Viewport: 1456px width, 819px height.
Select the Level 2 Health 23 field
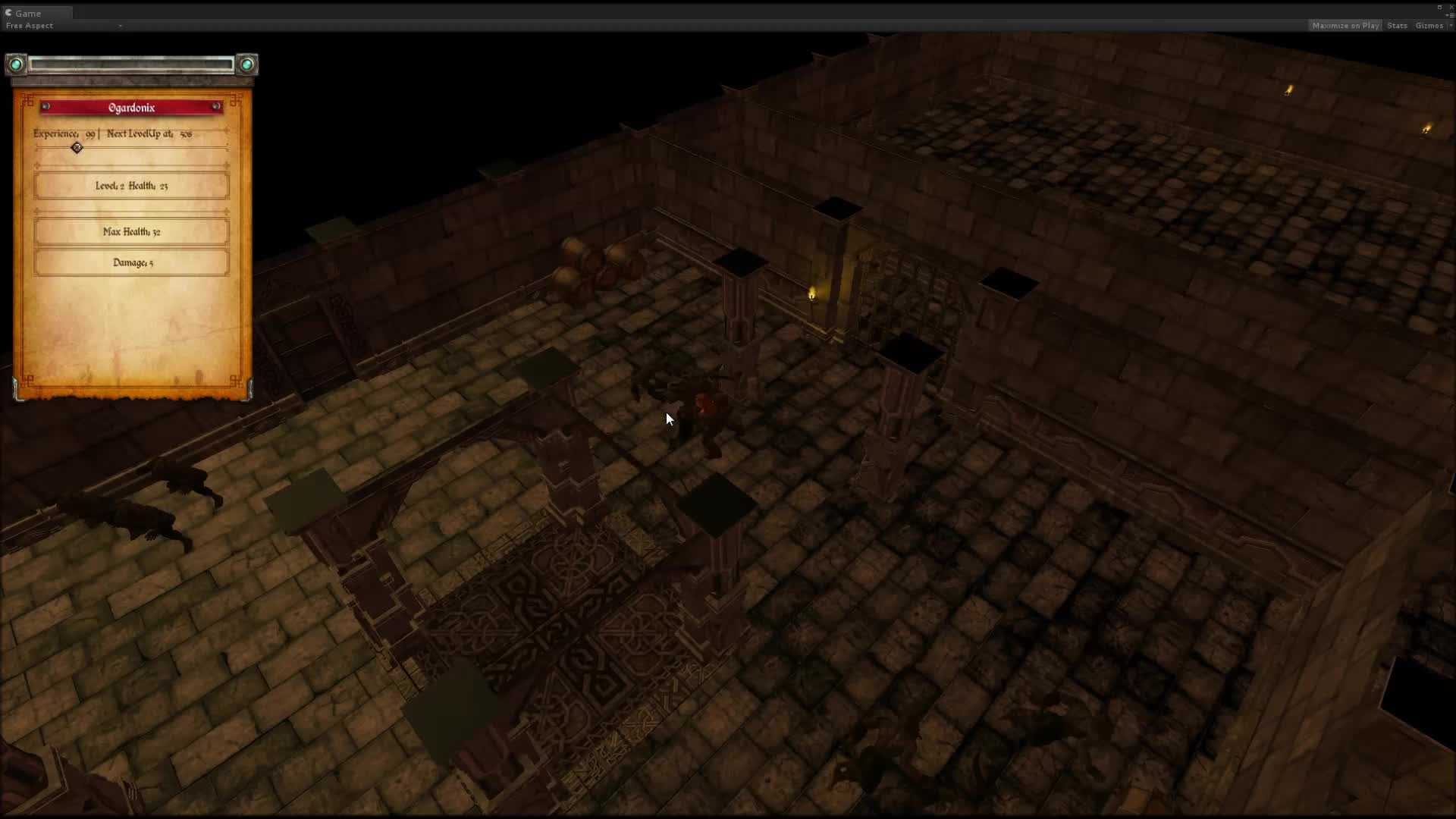(x=131, y=185)
